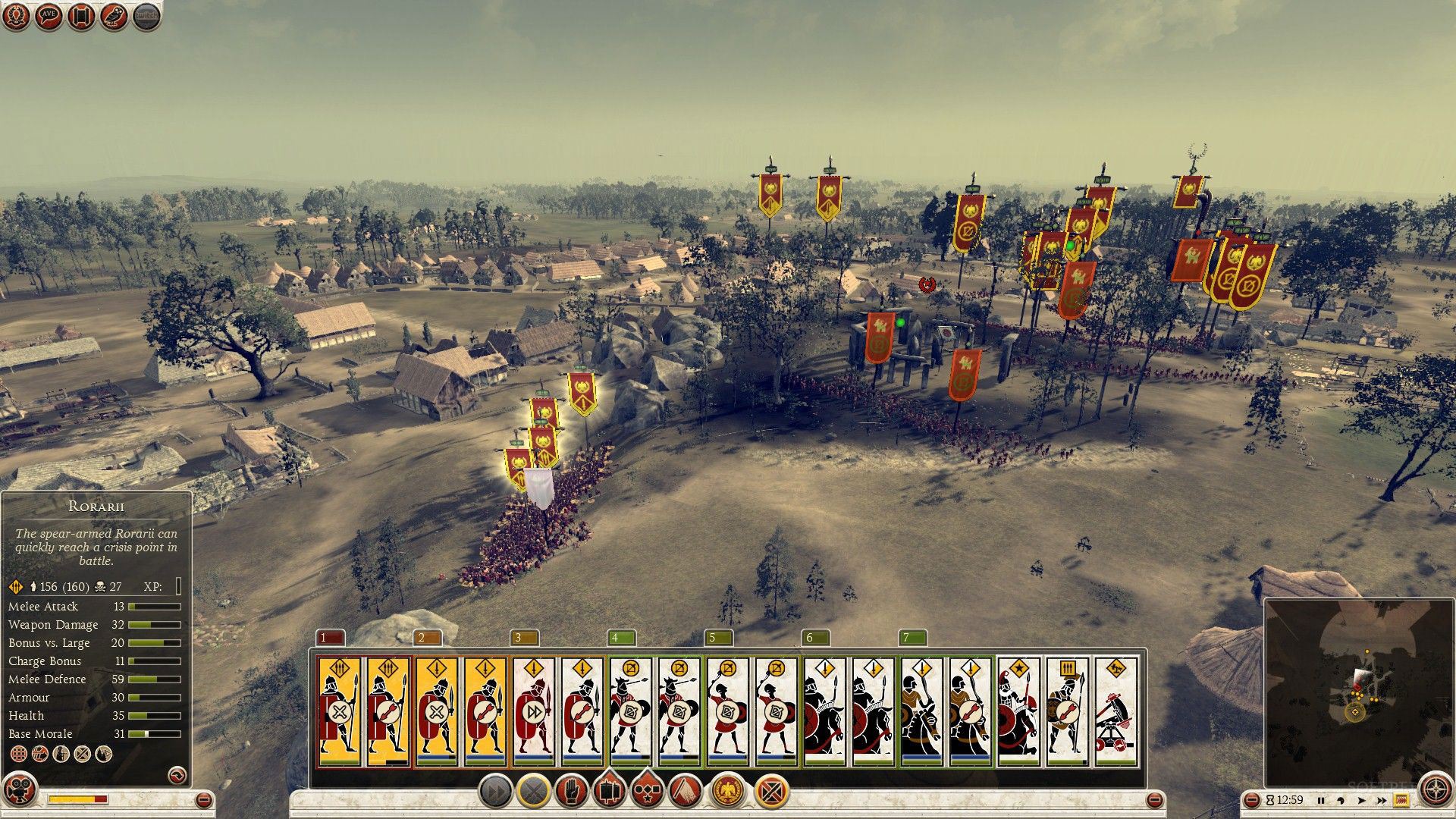Open the owl advisor icon
The height and width of the screenshot is (819, 1456).
click(x=114, y=17)
